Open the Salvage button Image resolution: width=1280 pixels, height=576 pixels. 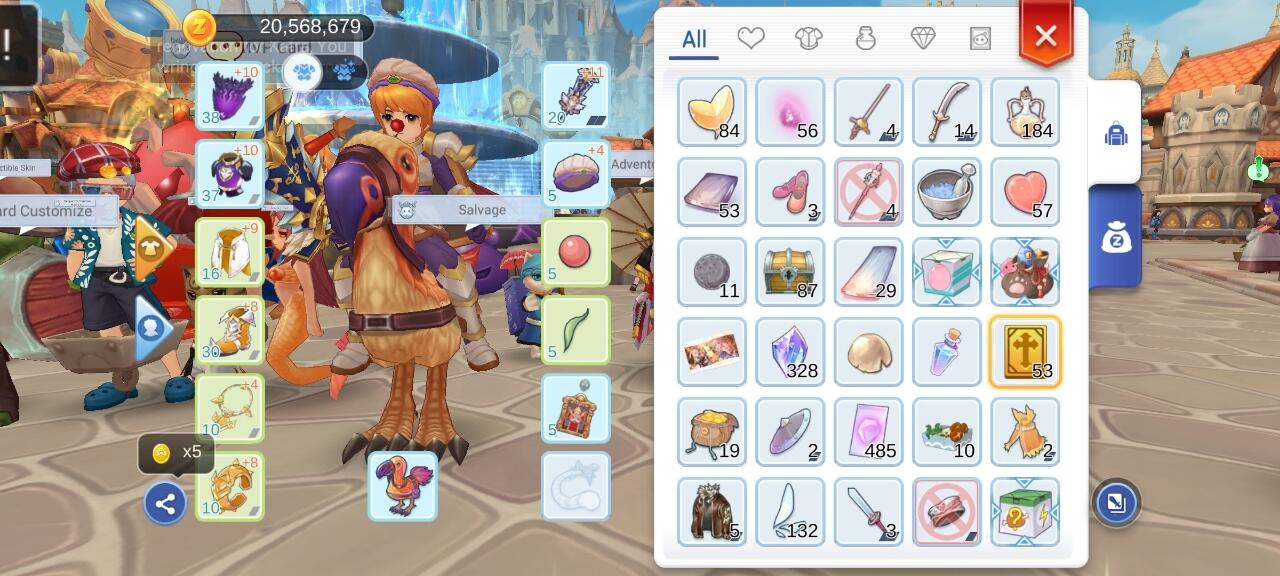[481, 210]
